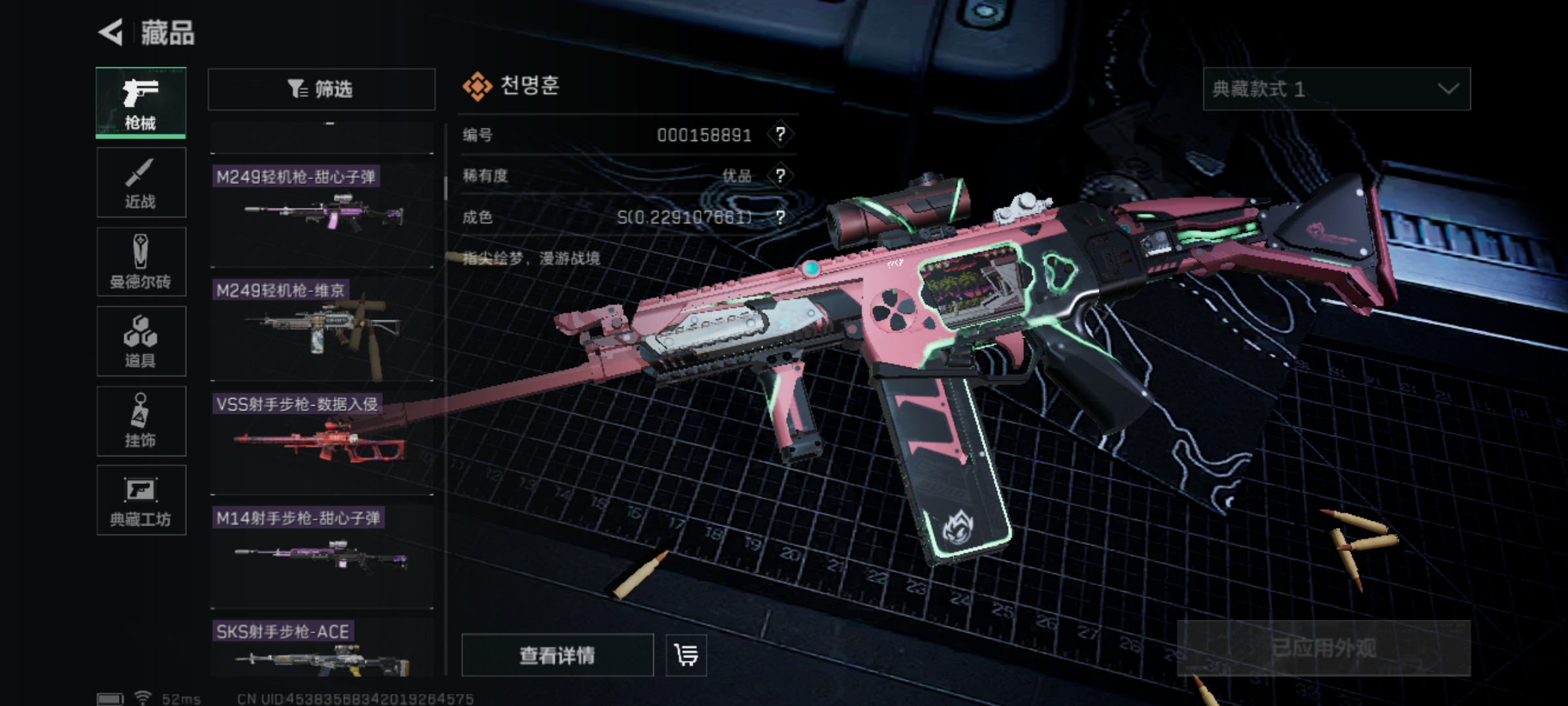Show help for the 编号 serial number
Image resolution: width=1568 pixels, height=706 pixels.
click(x=780, y=135)
